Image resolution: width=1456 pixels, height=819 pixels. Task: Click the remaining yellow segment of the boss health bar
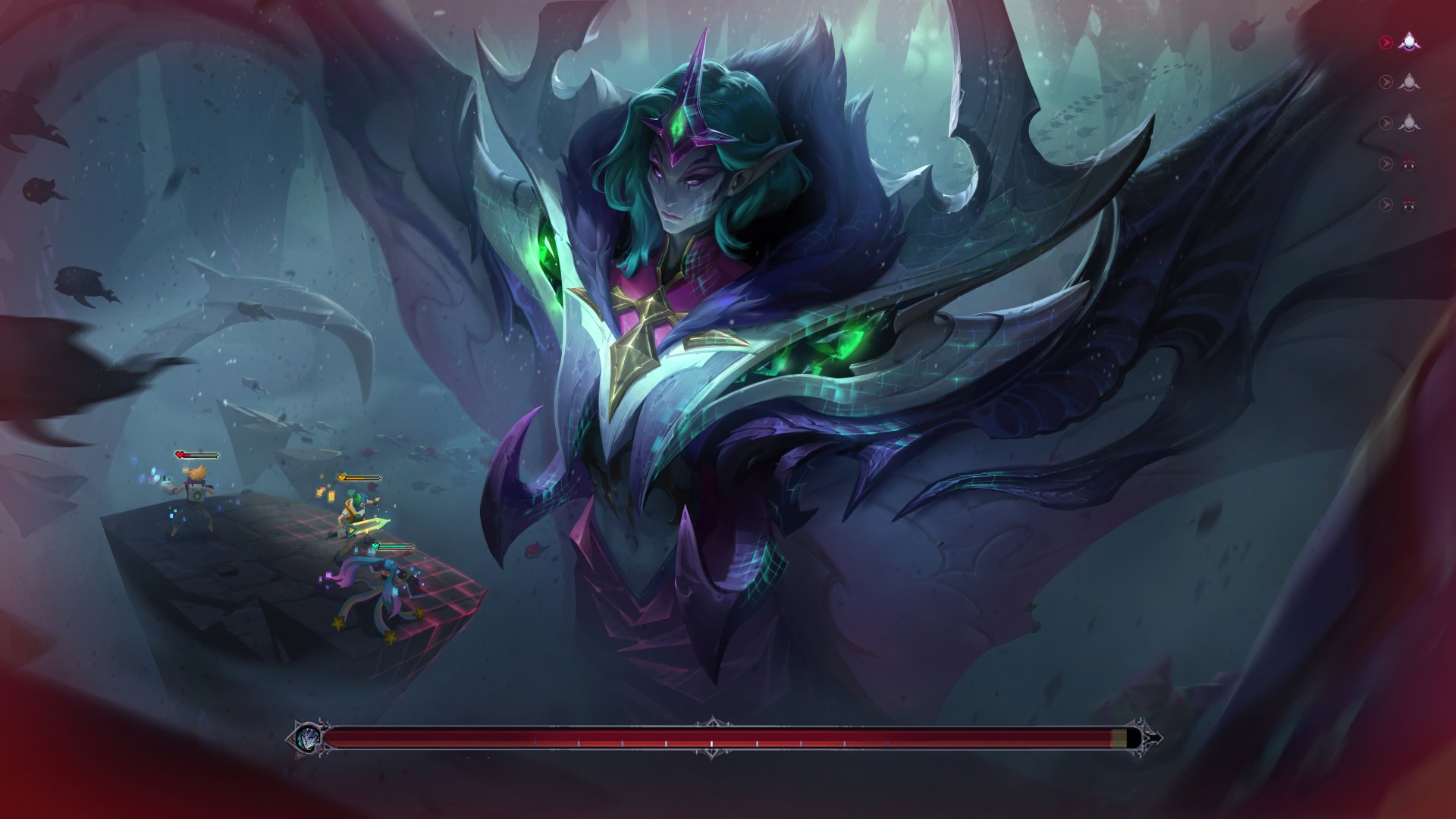(1121, 737)
